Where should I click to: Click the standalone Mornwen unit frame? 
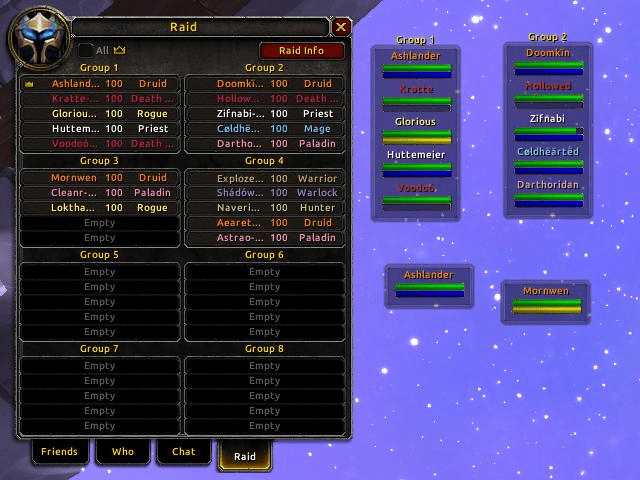click(x=545, y=301)
